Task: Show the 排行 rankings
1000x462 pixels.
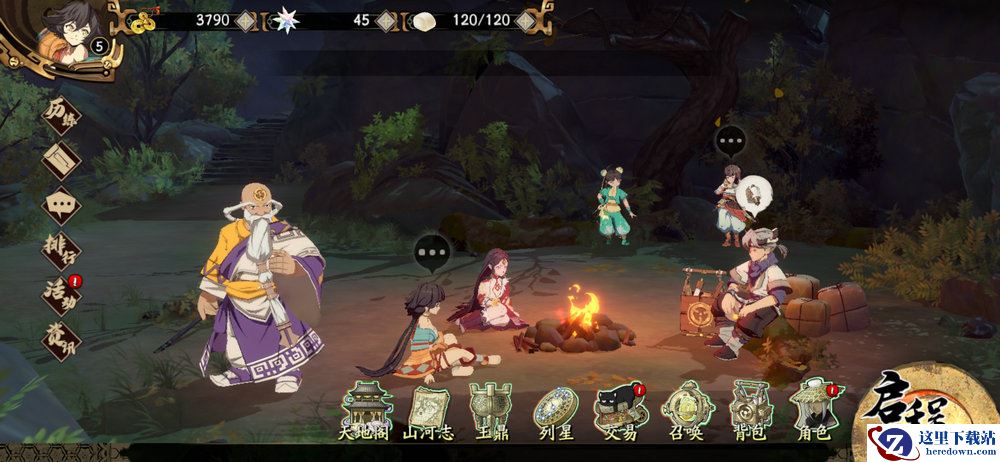Action: click(x=61, y=250)
